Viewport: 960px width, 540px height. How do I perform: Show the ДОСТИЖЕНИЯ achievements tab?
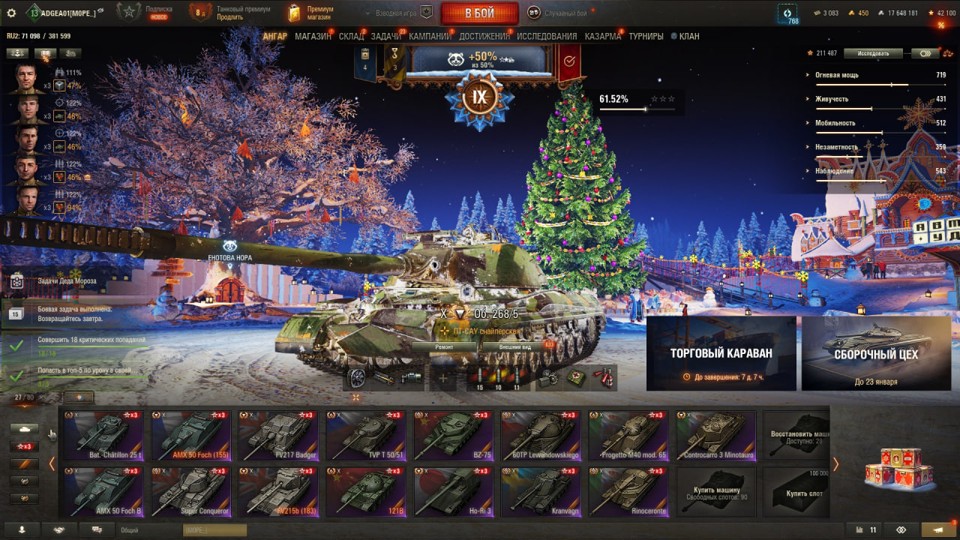click(x=484, y=36)
